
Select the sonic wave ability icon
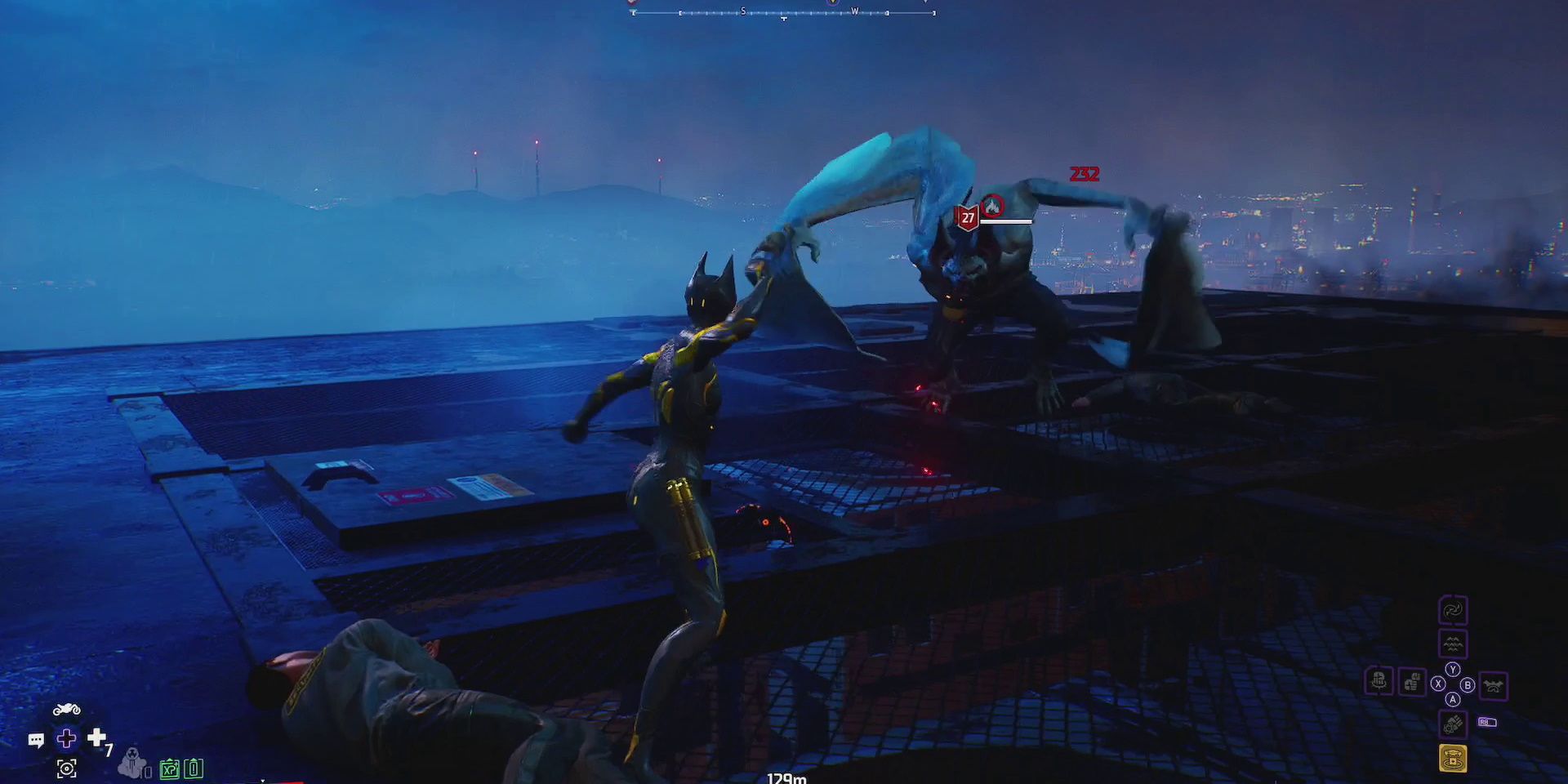(x=1454, y=644)
